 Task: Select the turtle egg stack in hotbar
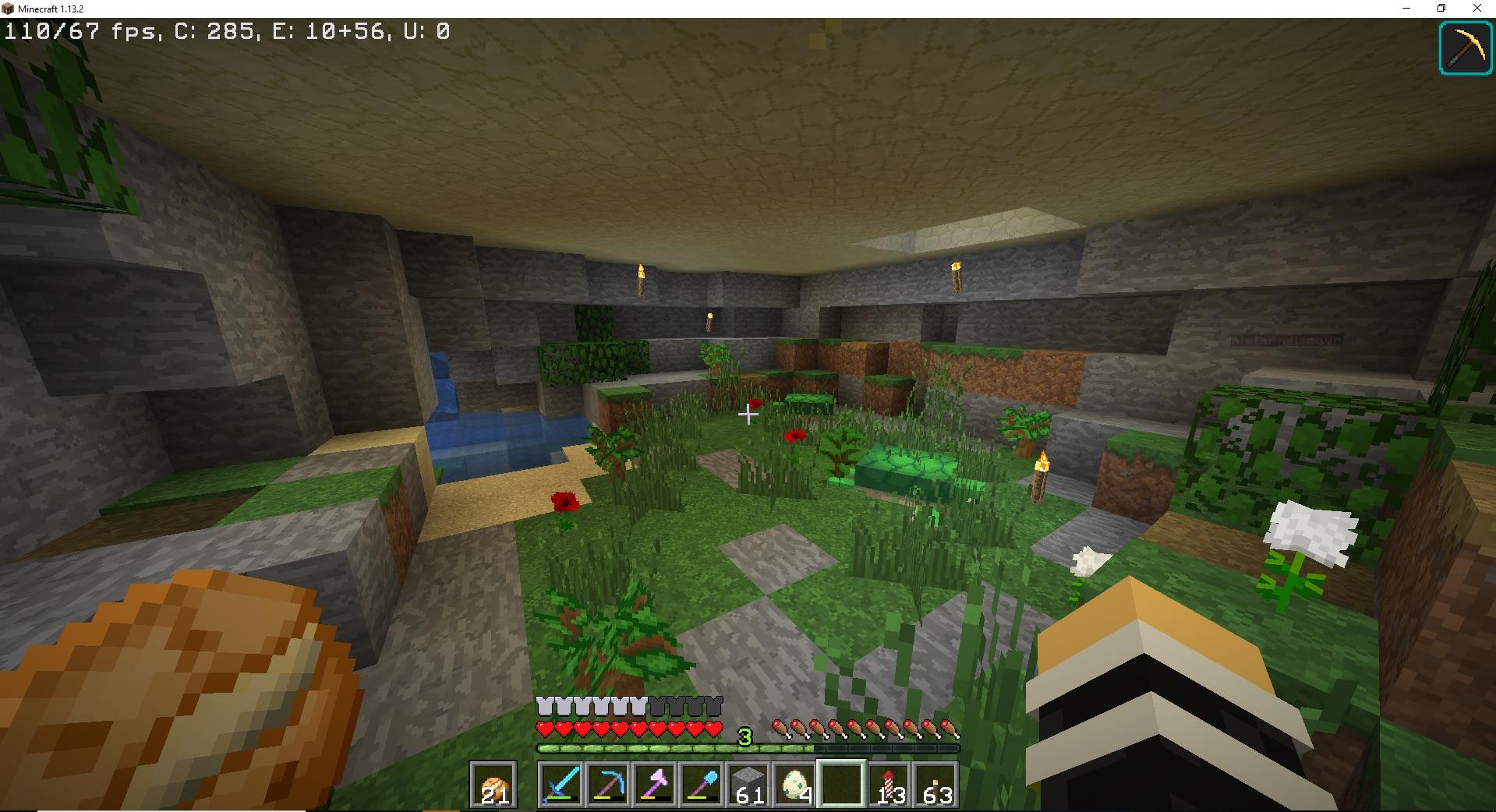click(796, 786)
